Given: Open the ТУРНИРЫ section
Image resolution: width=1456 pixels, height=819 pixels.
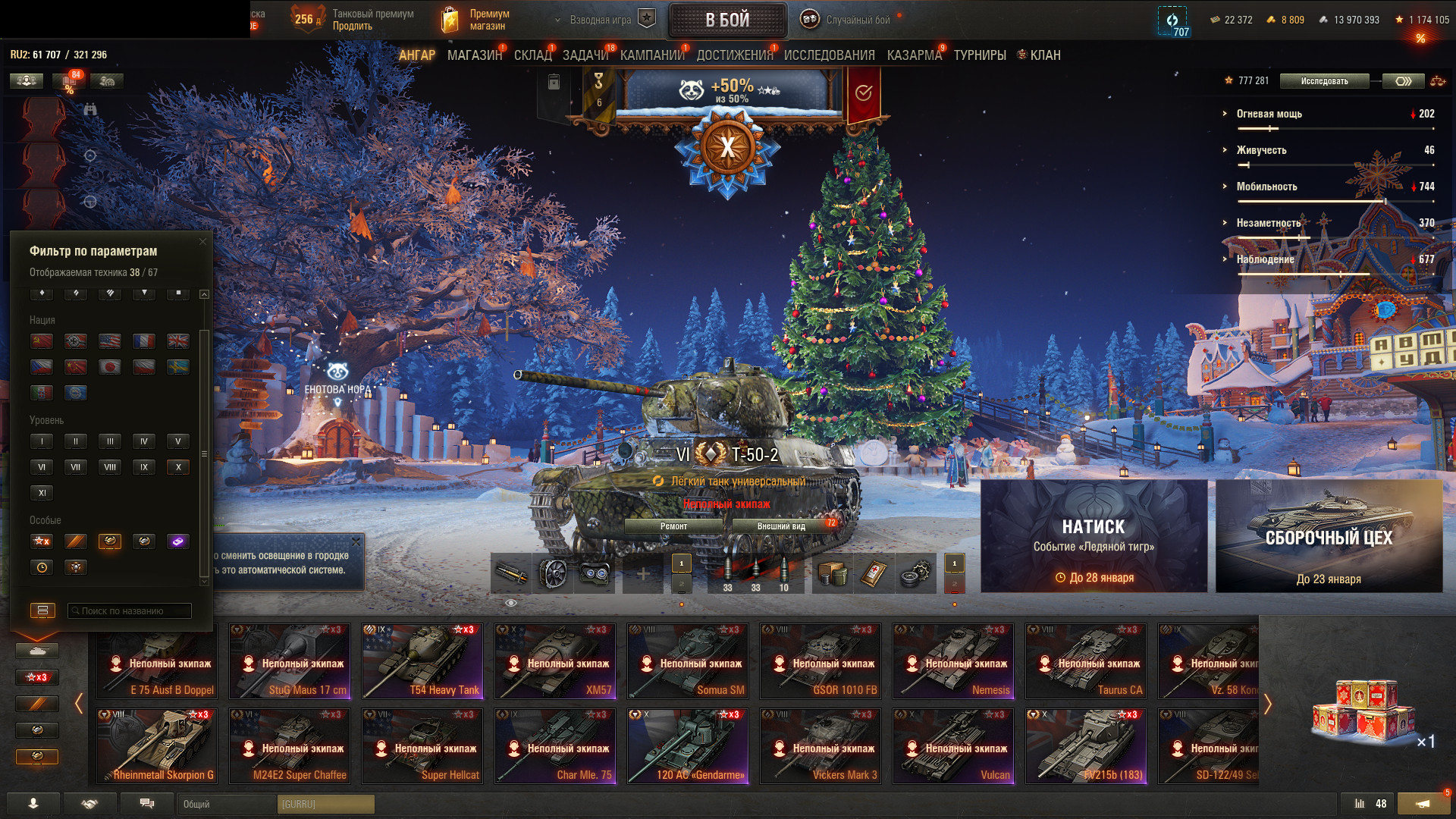Looking at the screenshot, I should pos(980,55).
